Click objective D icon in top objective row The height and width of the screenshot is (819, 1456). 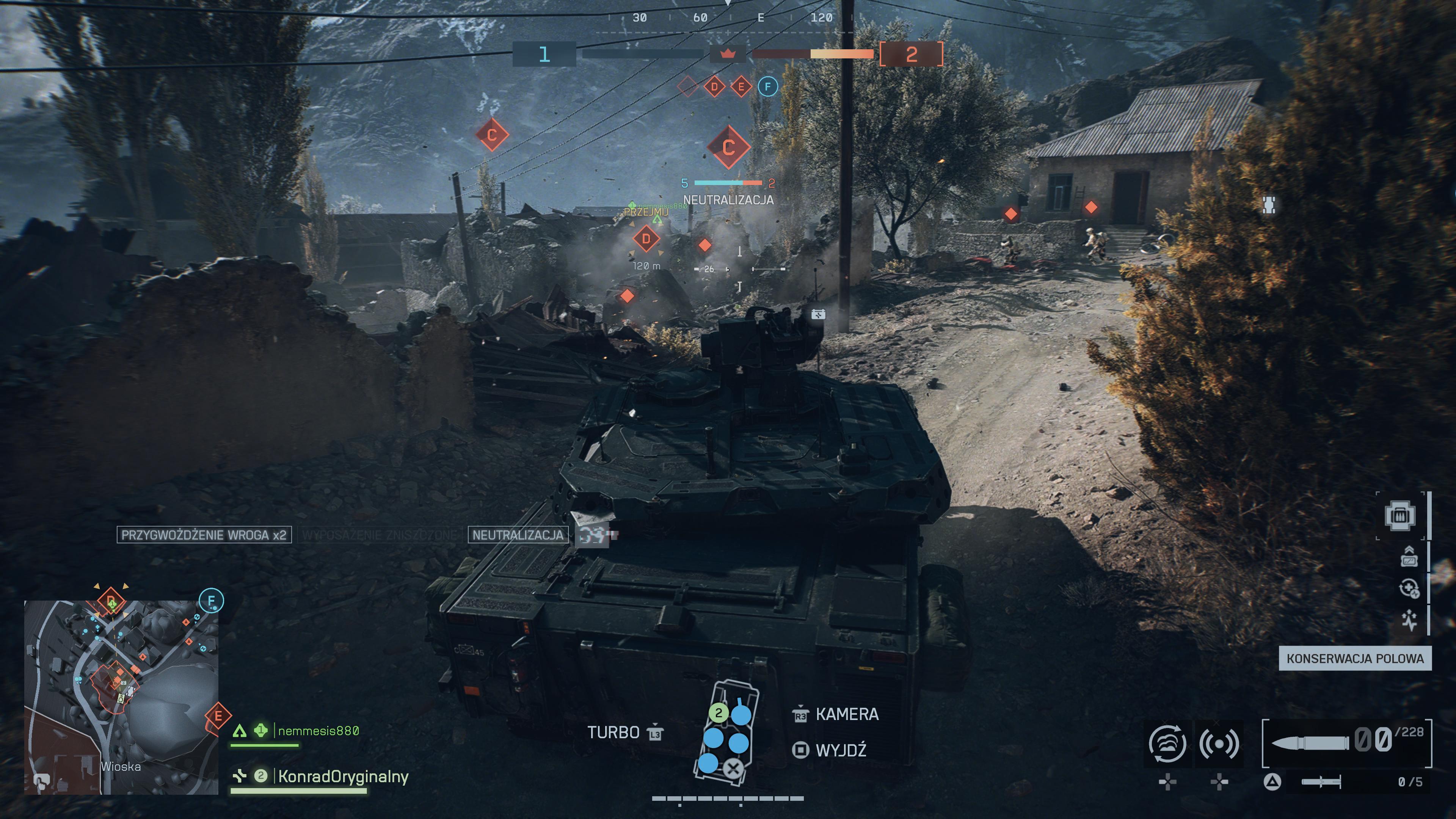(x=714, y=86)
